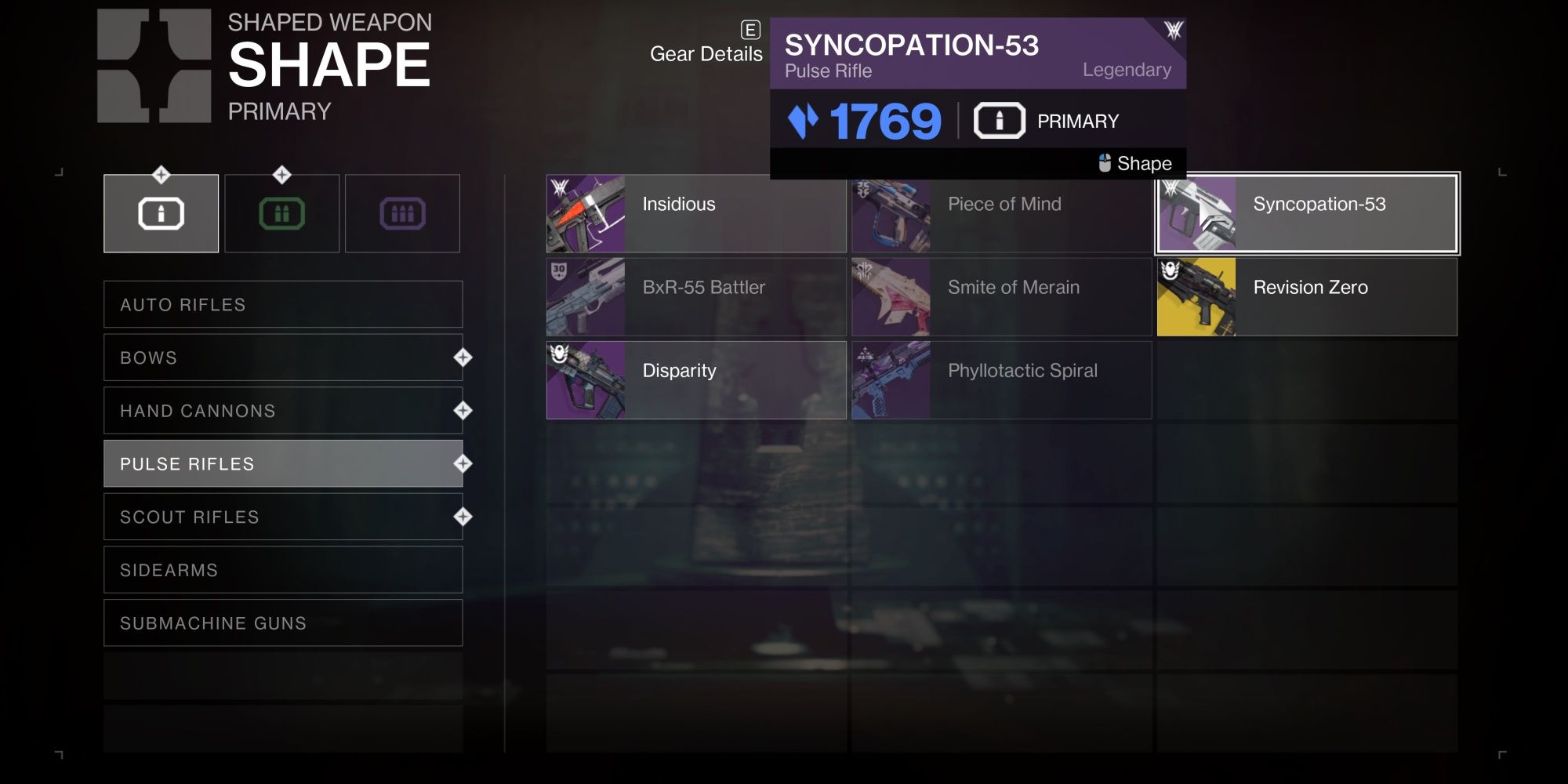
Task: Click the Syncopation-53 weapon thumbnail icon
Action: pos(1197,212)
